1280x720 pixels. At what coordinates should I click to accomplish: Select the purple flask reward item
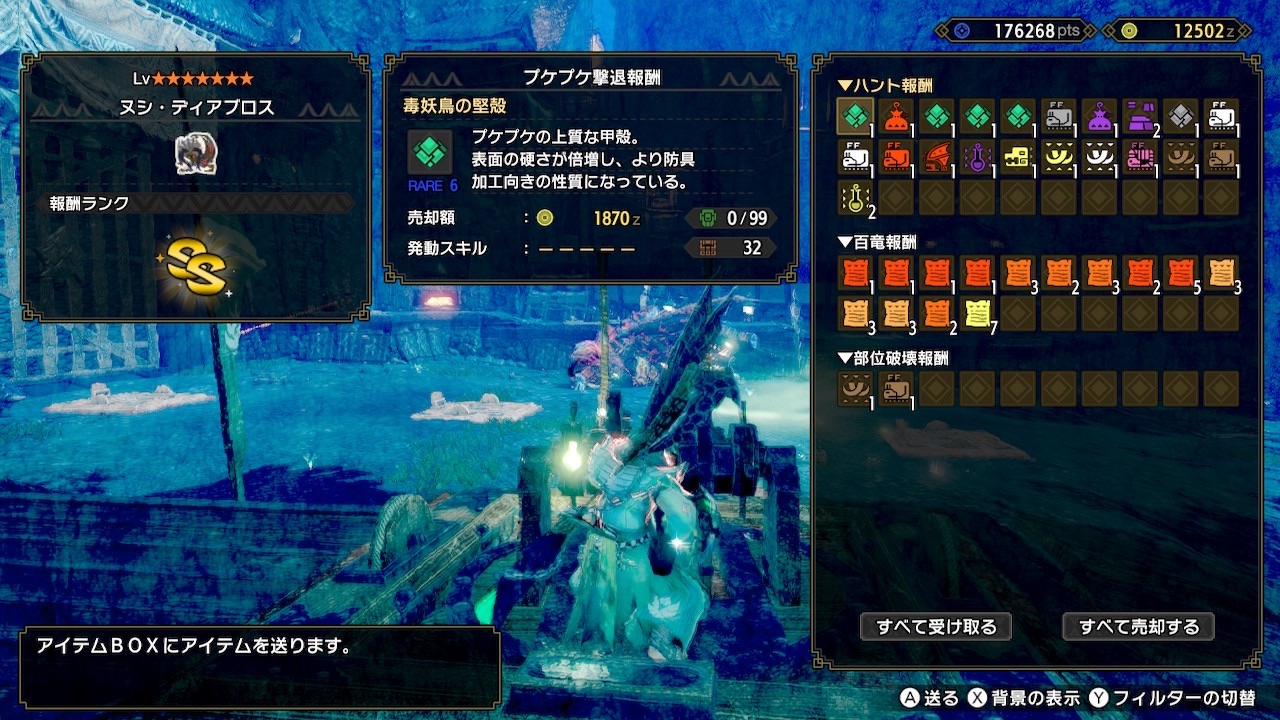pos(977,156)
